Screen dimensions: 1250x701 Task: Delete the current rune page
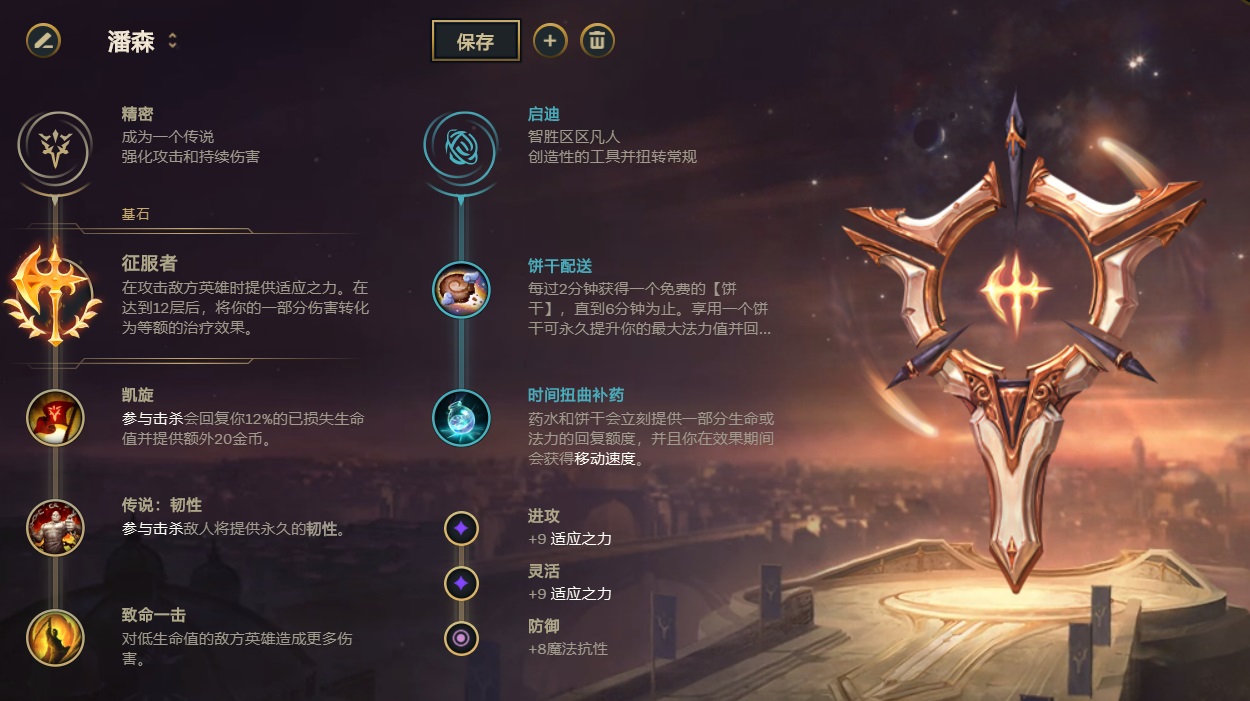pyautogui.click(x=597, y=41)
